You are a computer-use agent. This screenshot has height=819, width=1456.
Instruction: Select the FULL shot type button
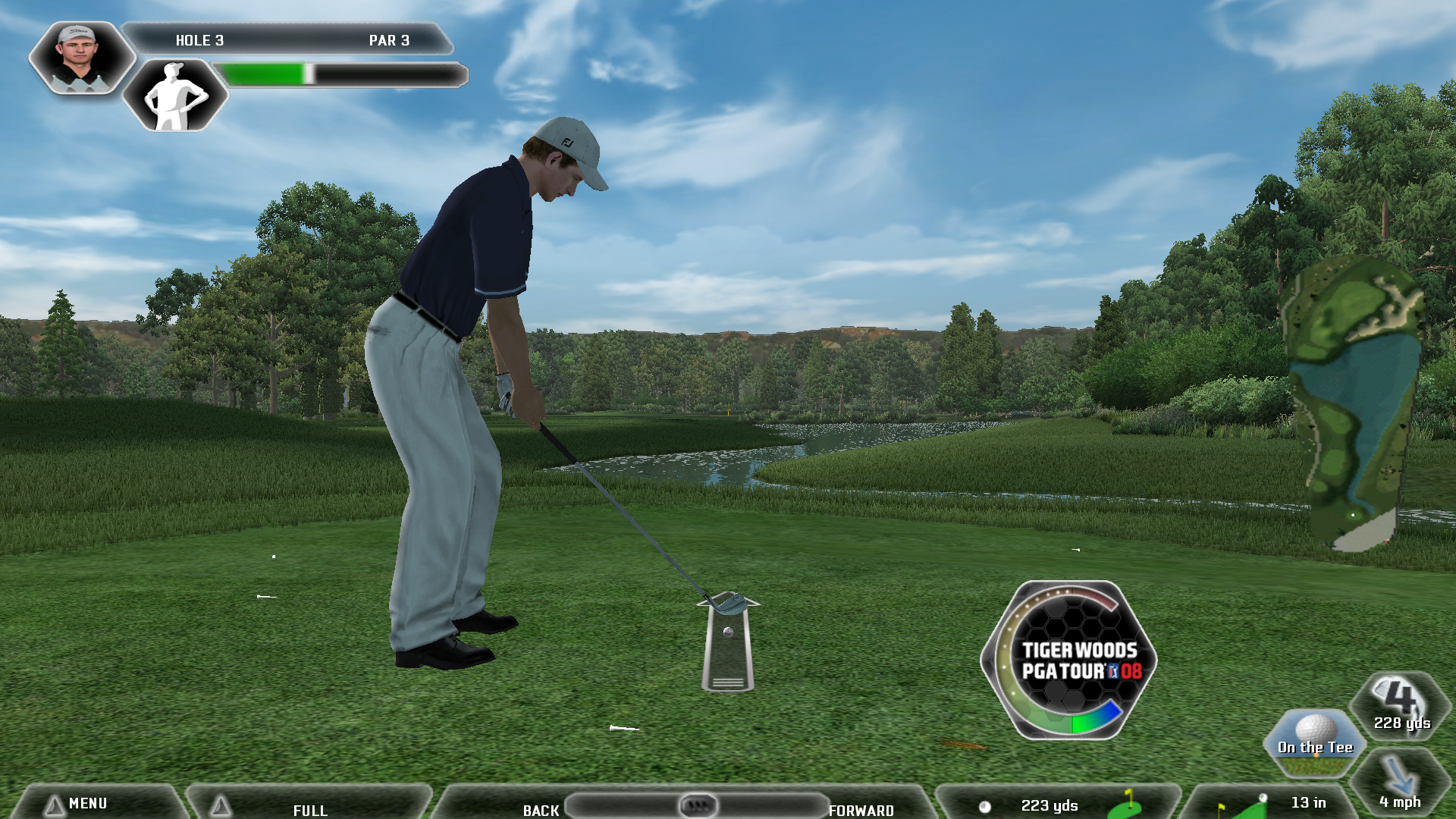[x=310, y=808]
